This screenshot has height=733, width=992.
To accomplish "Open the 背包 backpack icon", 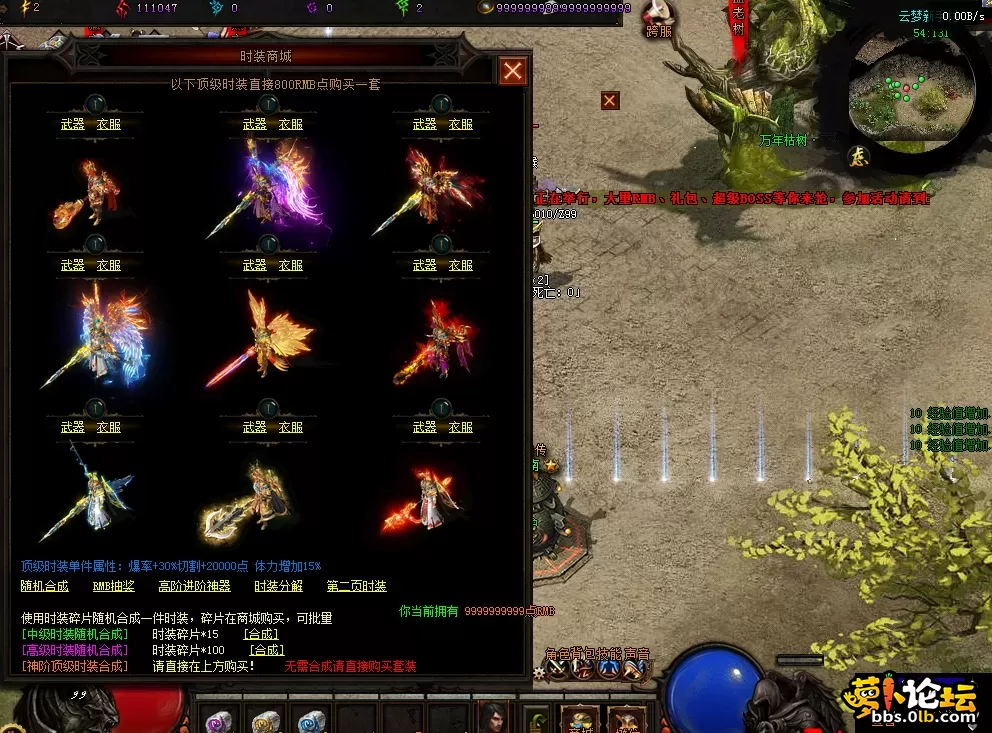I will (582, 670).
